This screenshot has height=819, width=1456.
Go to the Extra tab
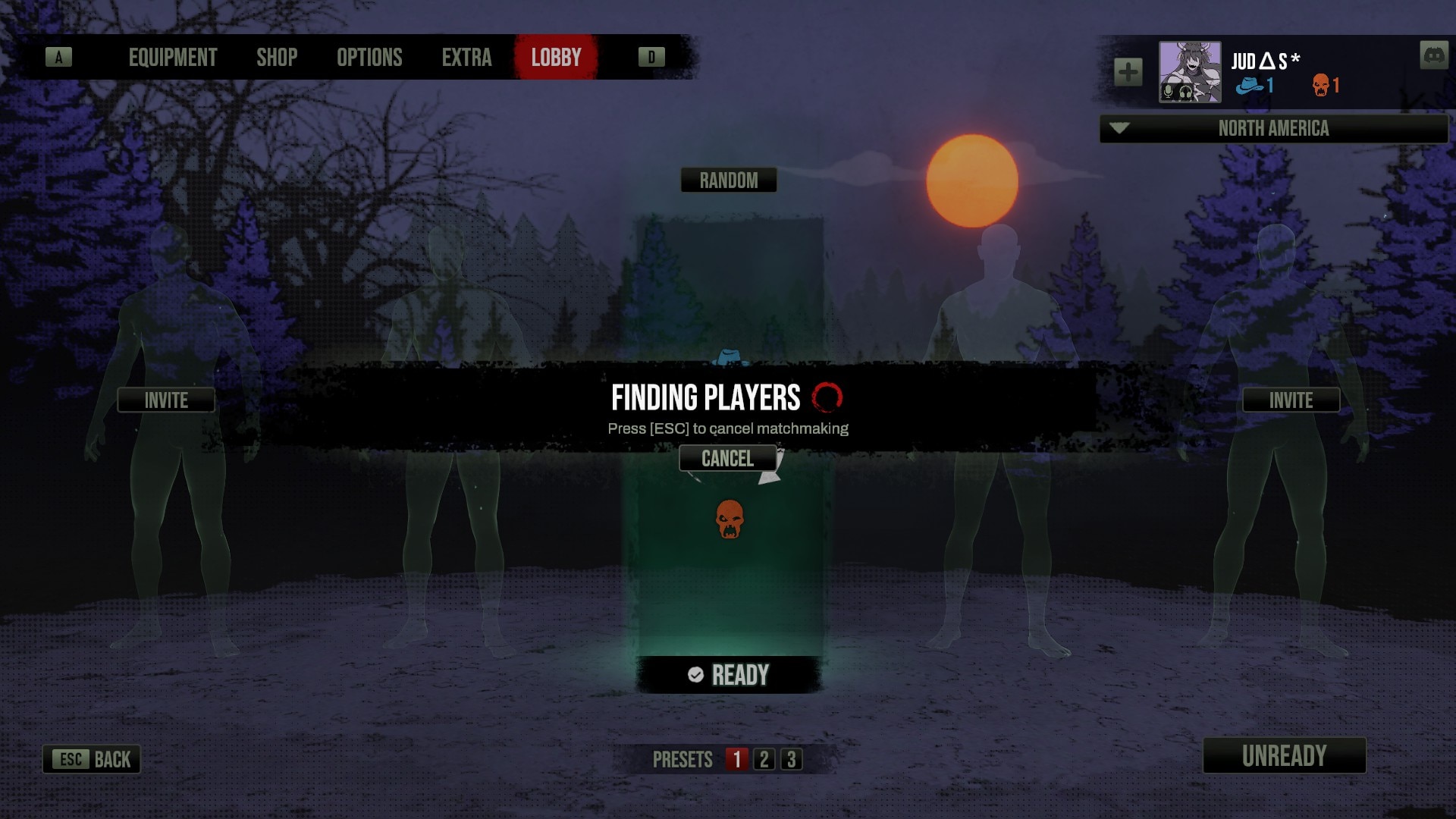pyautogui.click(x=466, y=58)
